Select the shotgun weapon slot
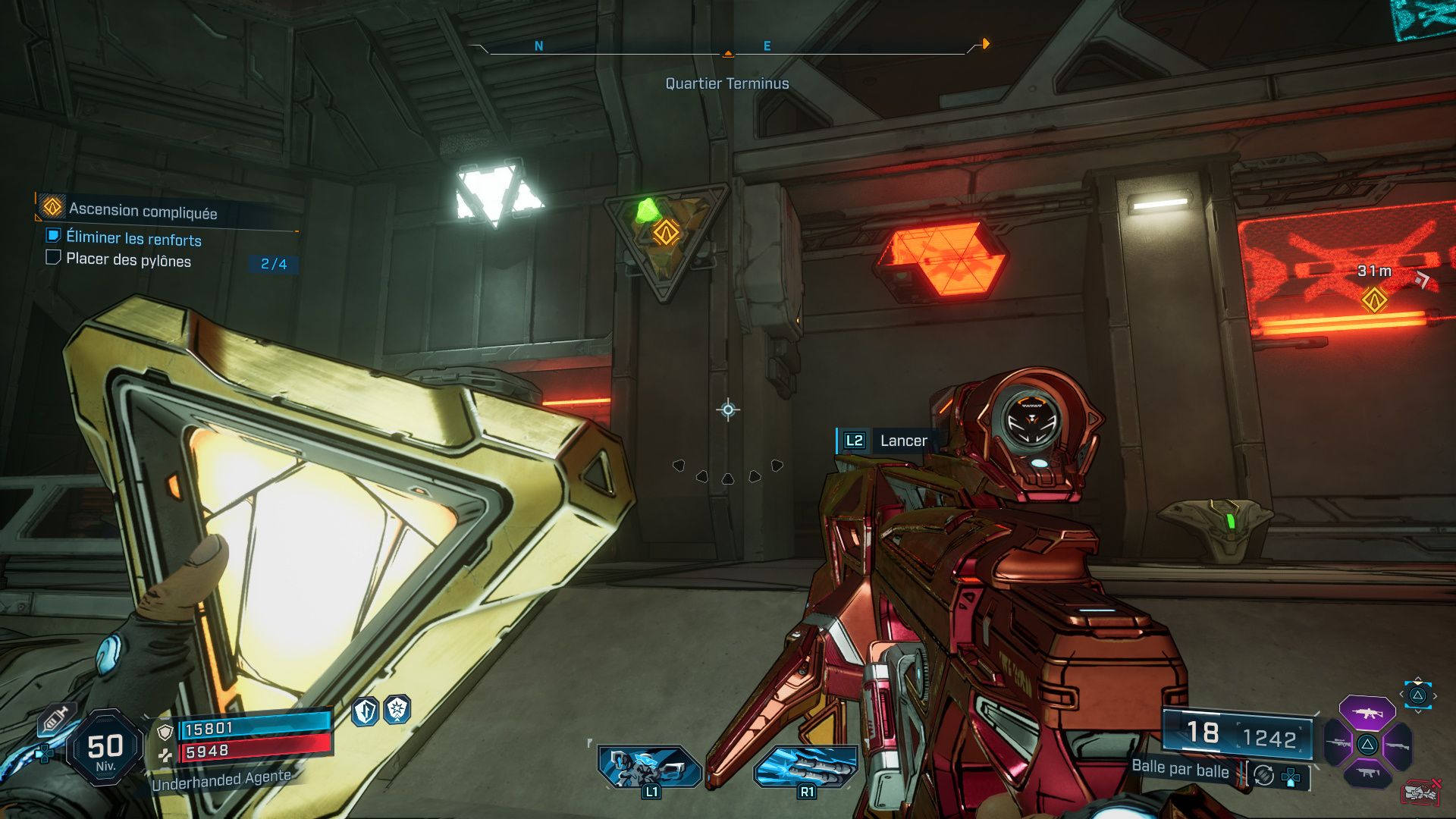Screen dimensions: 1456x819 (1398, 745)
